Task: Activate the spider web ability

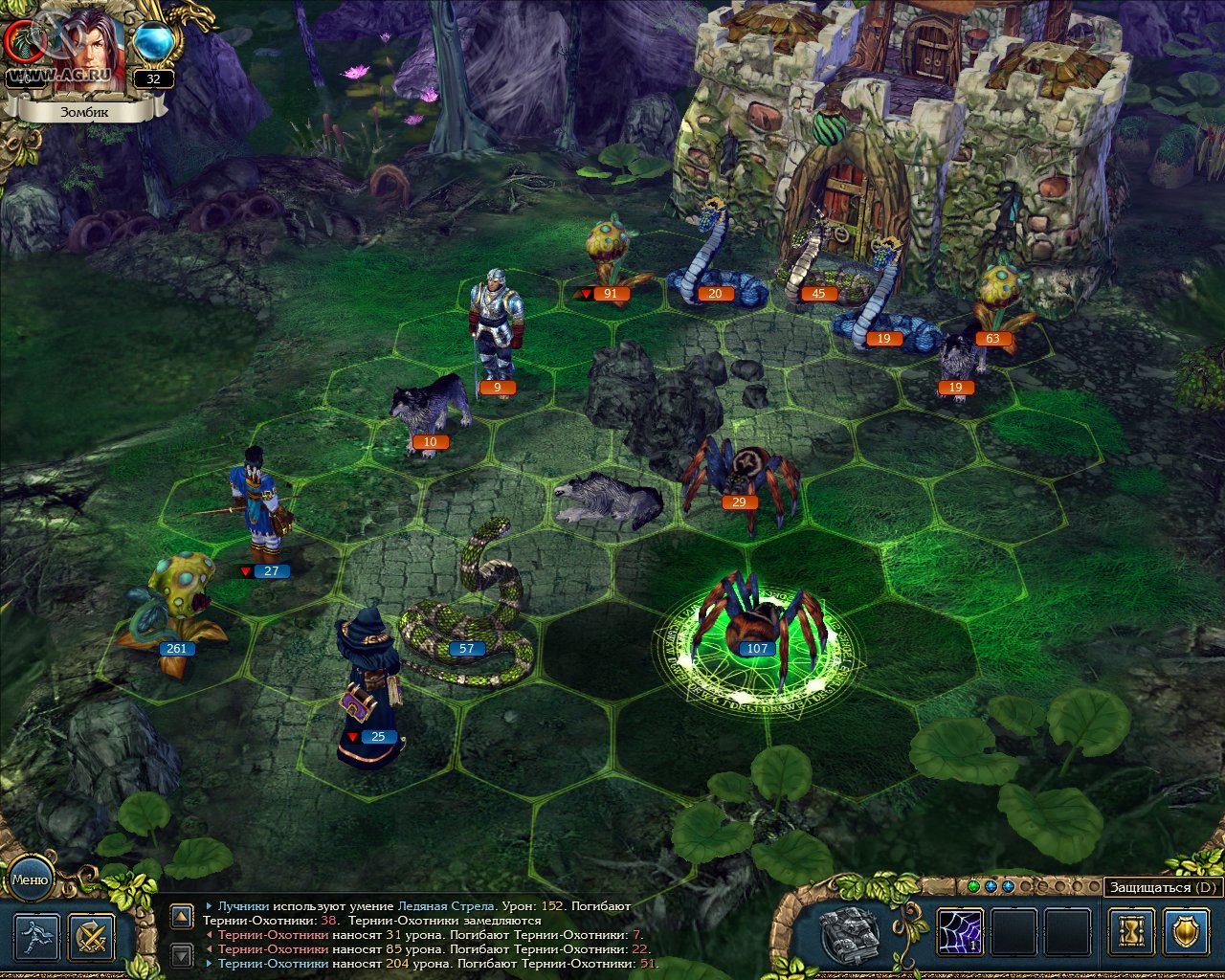Action: tap(960, 931)
